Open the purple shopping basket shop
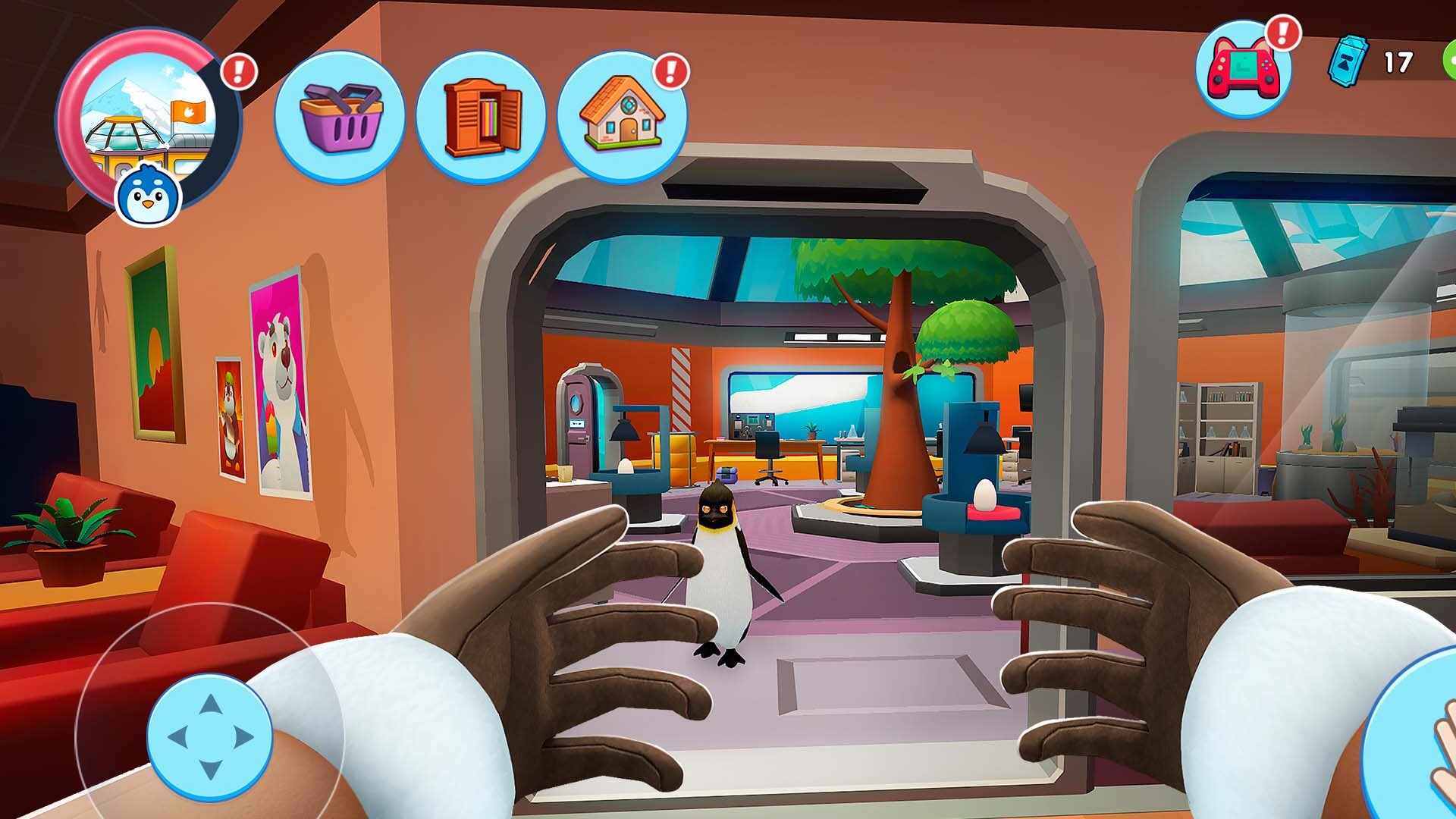1456x819 pixels. pyautogui.click(x=339, y=116)
